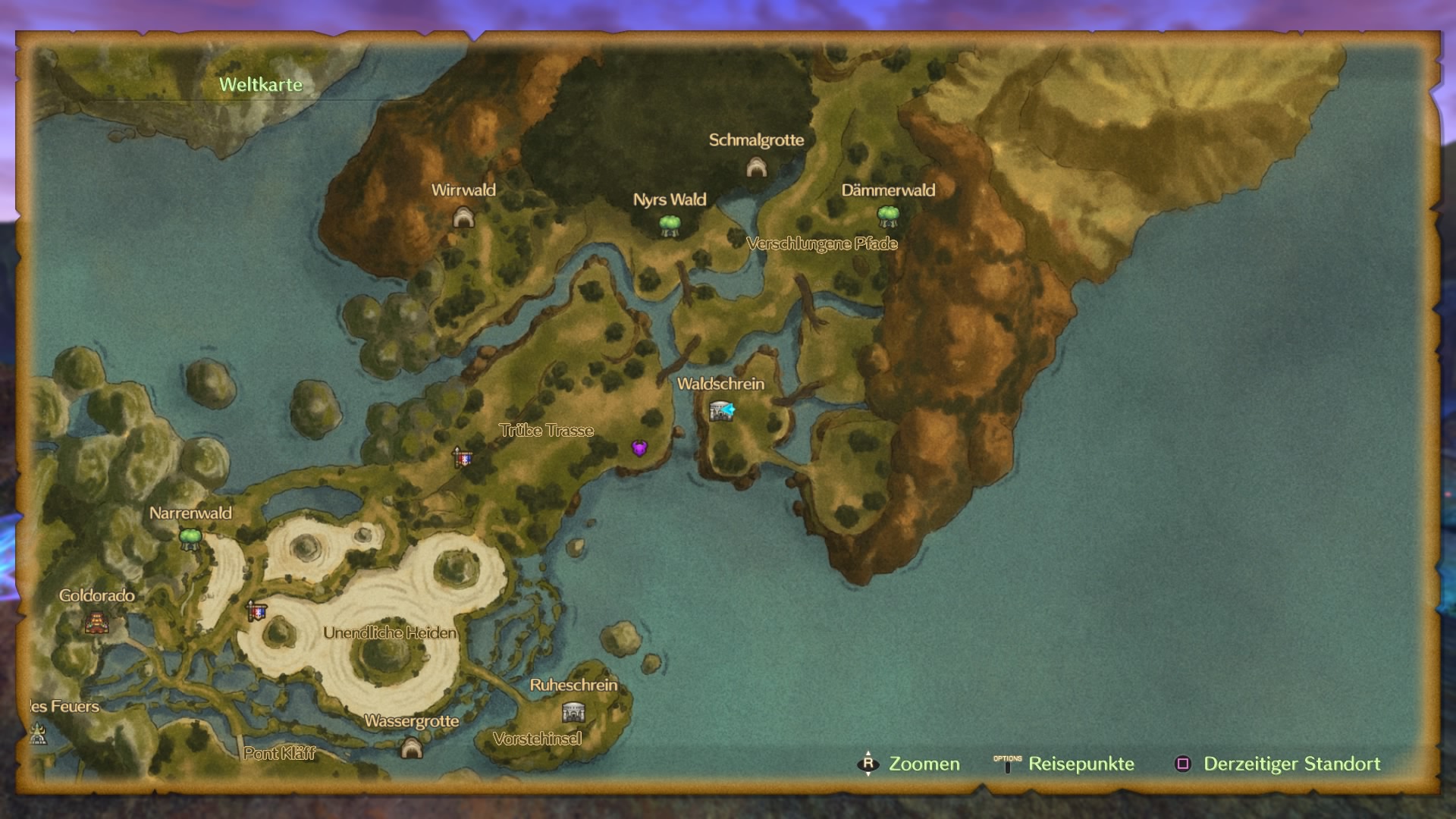Select the Dämmerwald forest marker
This screenshot has width=1456, height=819.
888,216
